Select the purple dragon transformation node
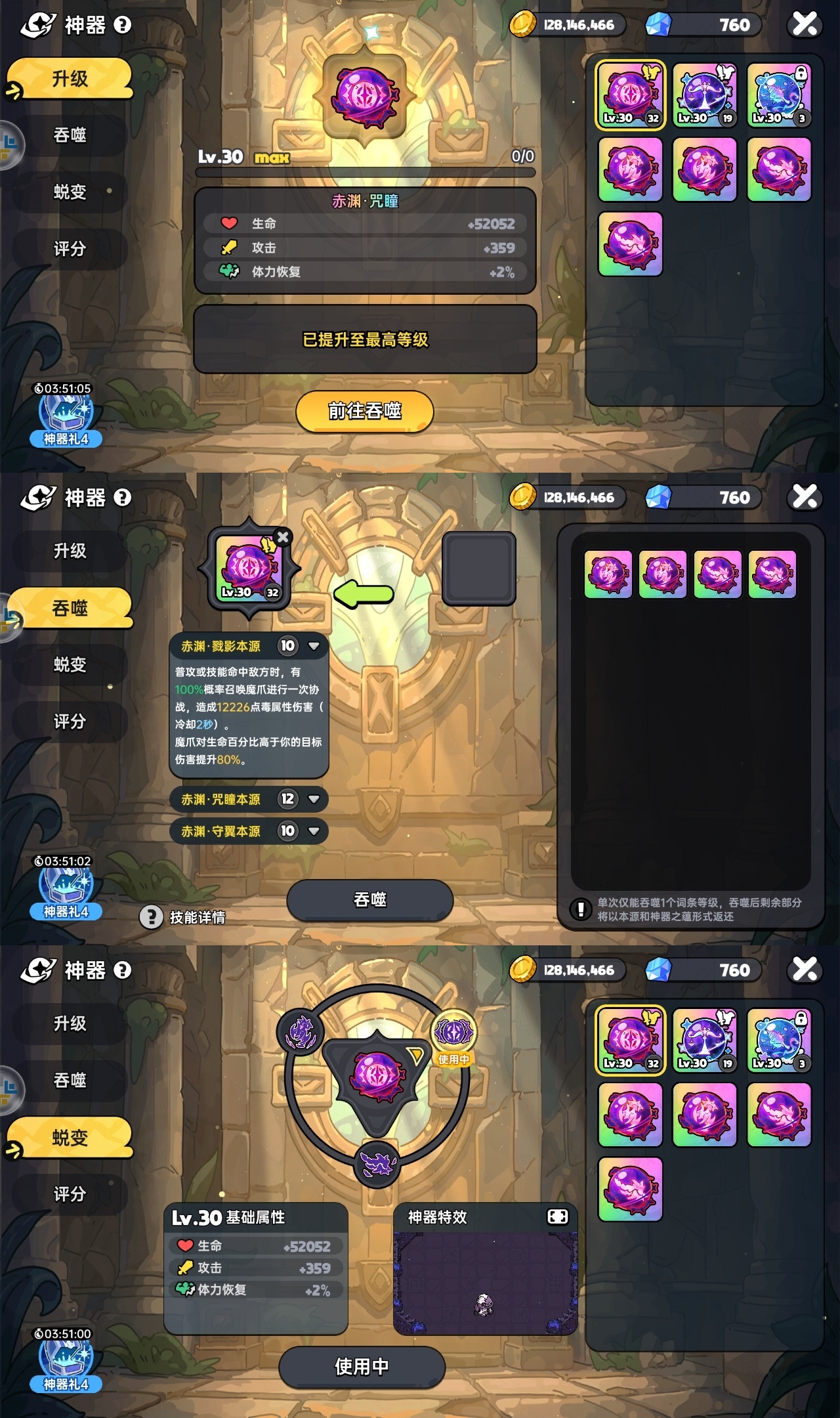Viewport: 840px width, 1418px height. point(301,1031)
